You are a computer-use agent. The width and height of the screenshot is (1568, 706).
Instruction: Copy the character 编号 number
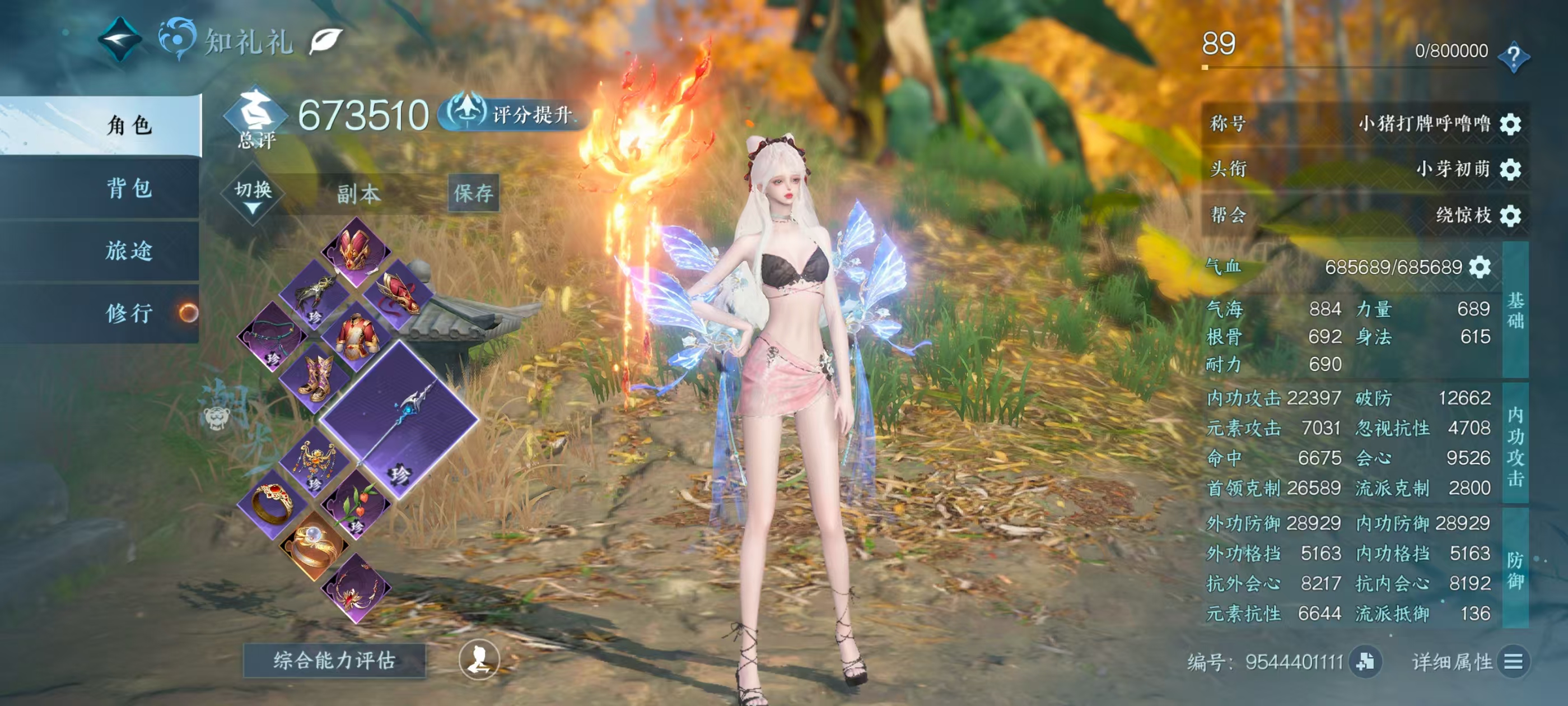(x=1365, y=662)
